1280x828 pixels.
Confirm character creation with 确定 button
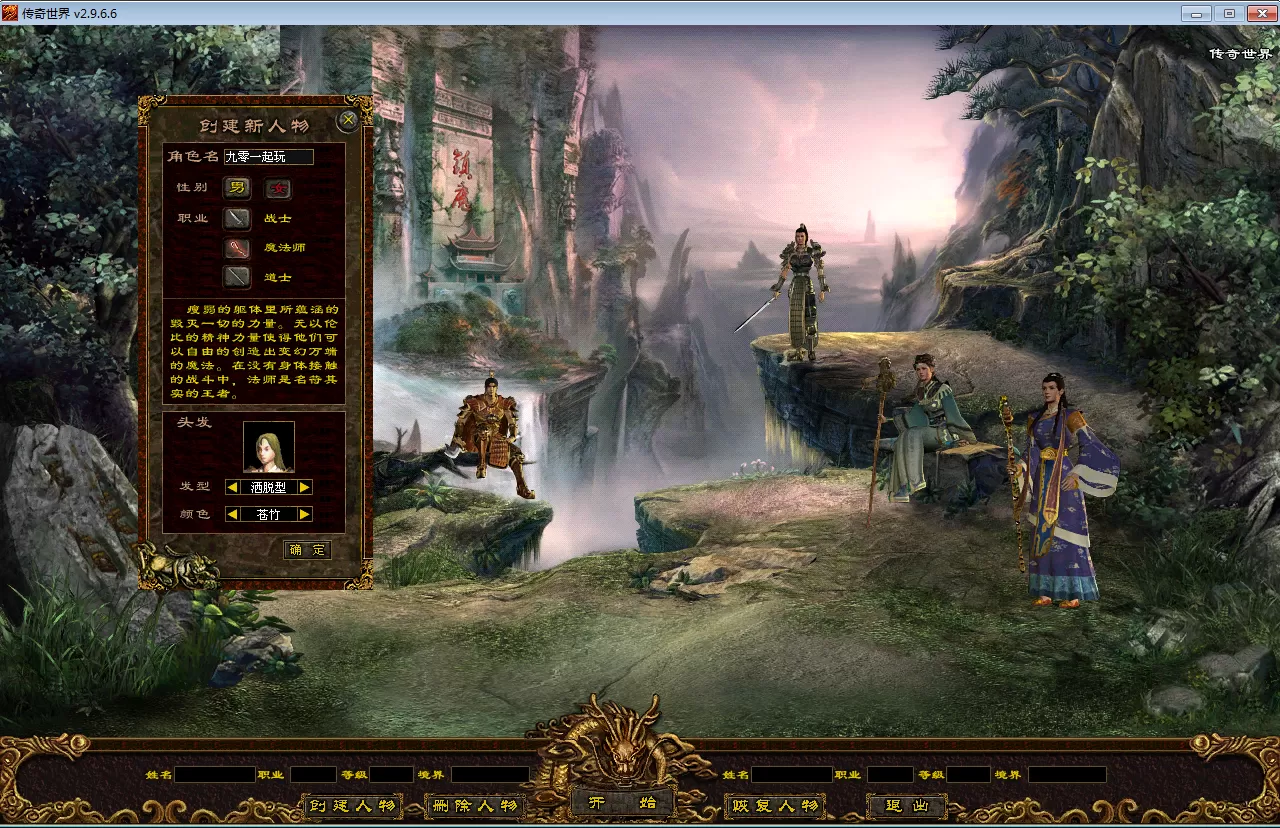tap(307, 550)
